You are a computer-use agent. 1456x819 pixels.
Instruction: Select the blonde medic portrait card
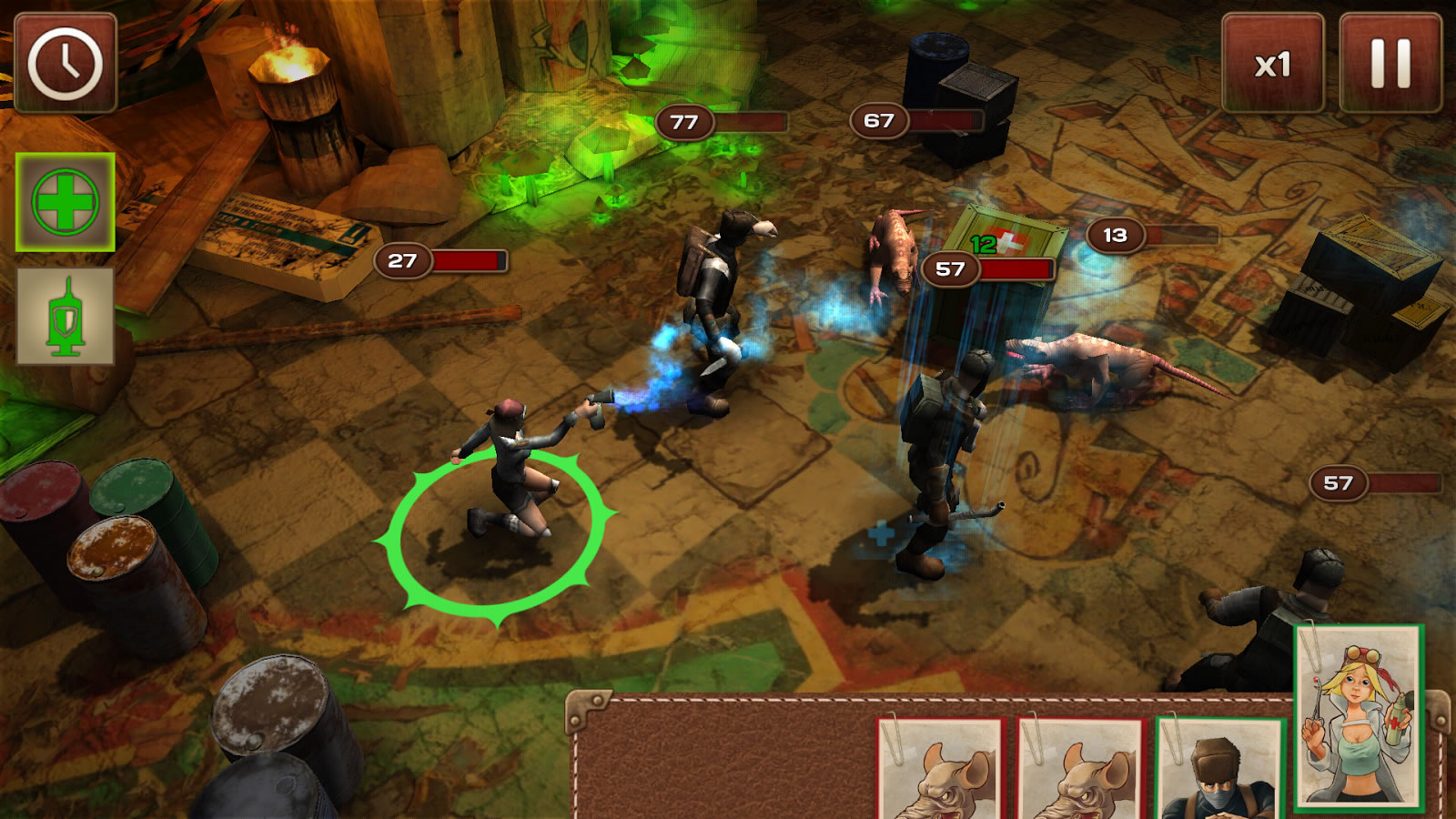coord(1359,715)
